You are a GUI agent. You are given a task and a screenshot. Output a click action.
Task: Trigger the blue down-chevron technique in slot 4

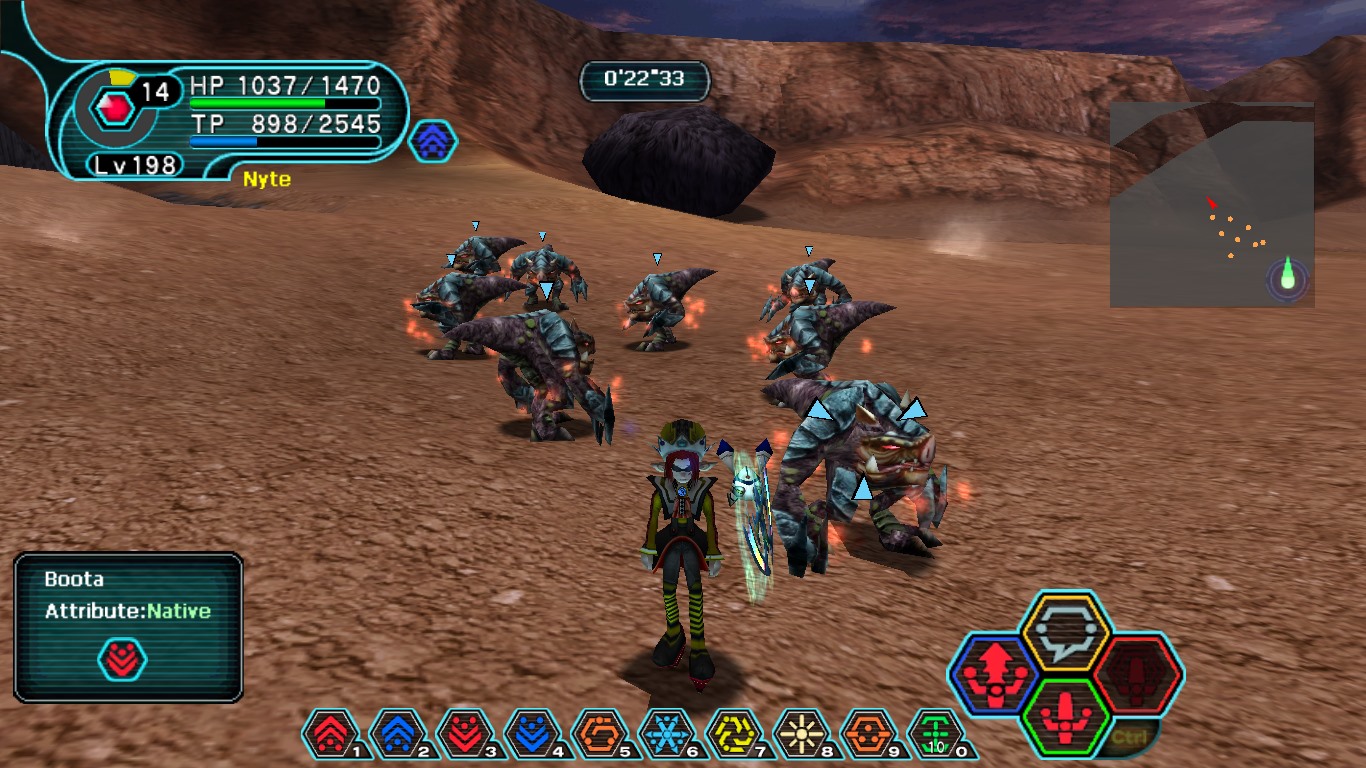point(534,734)
